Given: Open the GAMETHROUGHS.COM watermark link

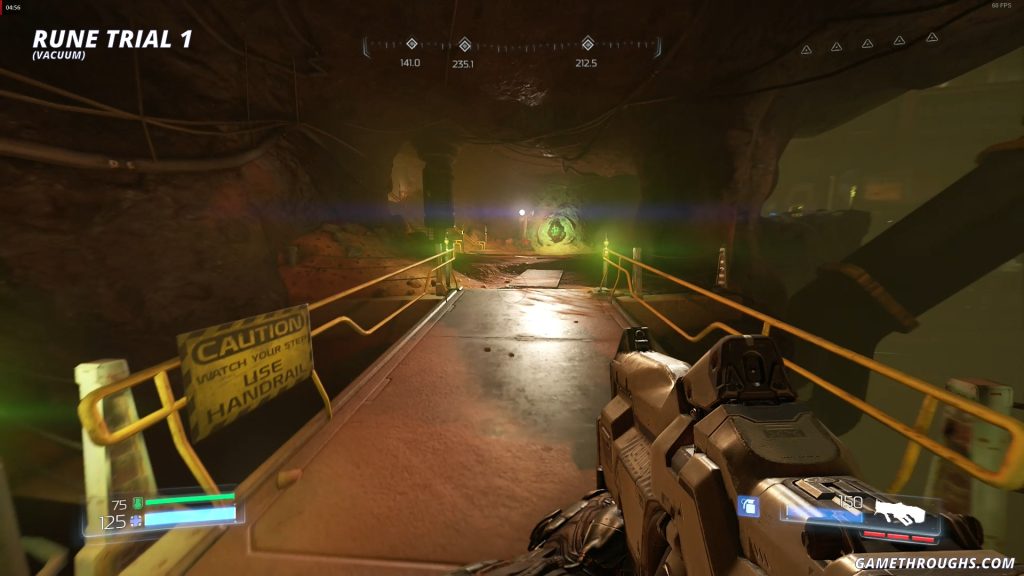Looking at the screenshot, I should [935, 563].
